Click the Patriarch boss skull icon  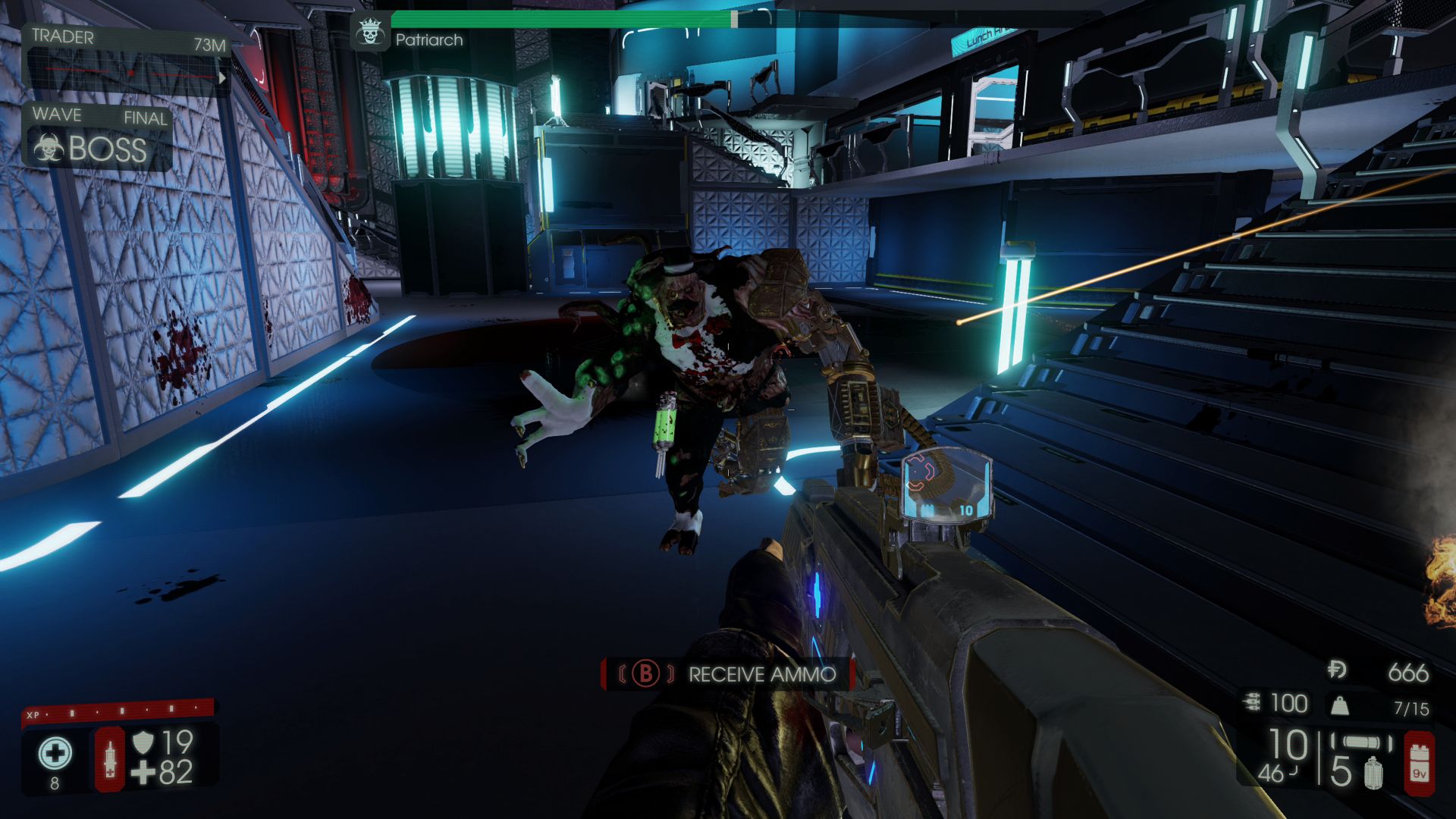(370, 33)
